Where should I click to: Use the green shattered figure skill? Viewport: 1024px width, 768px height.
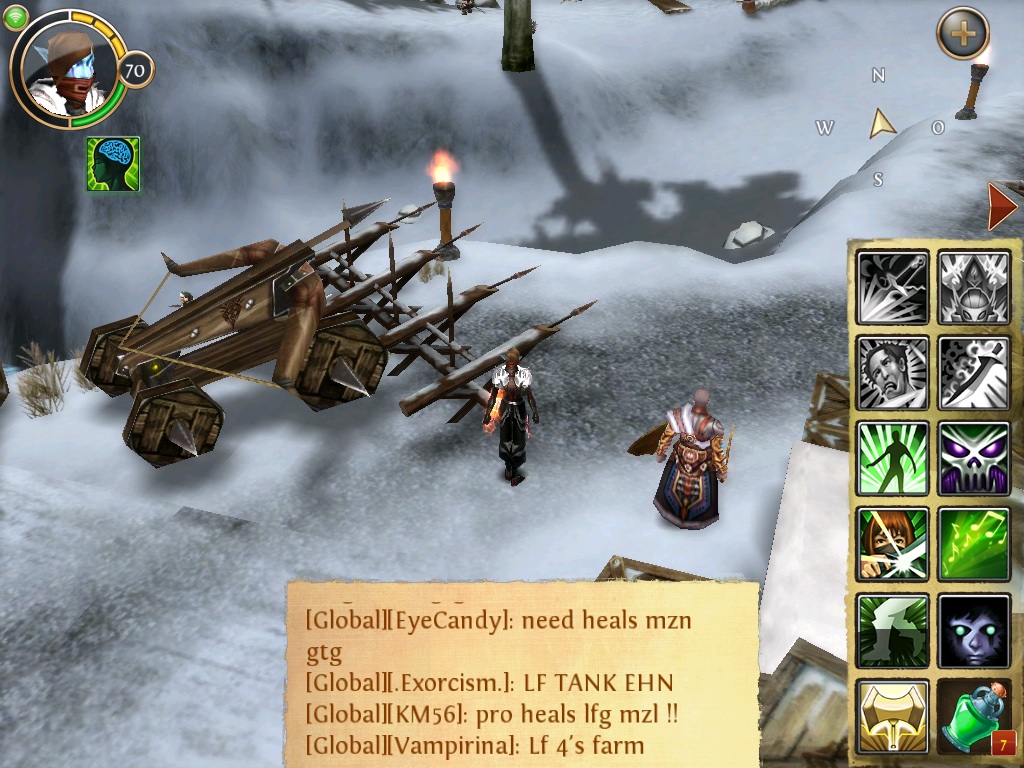[x=893, y=630]
